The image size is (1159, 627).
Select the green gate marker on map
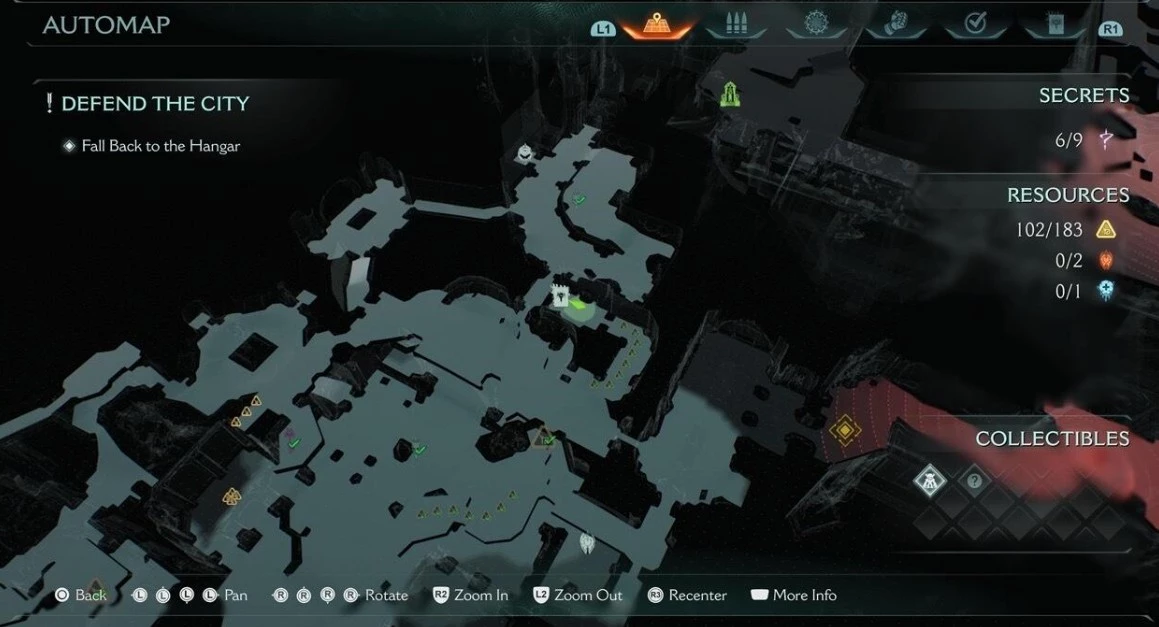(x=731, y=95)
